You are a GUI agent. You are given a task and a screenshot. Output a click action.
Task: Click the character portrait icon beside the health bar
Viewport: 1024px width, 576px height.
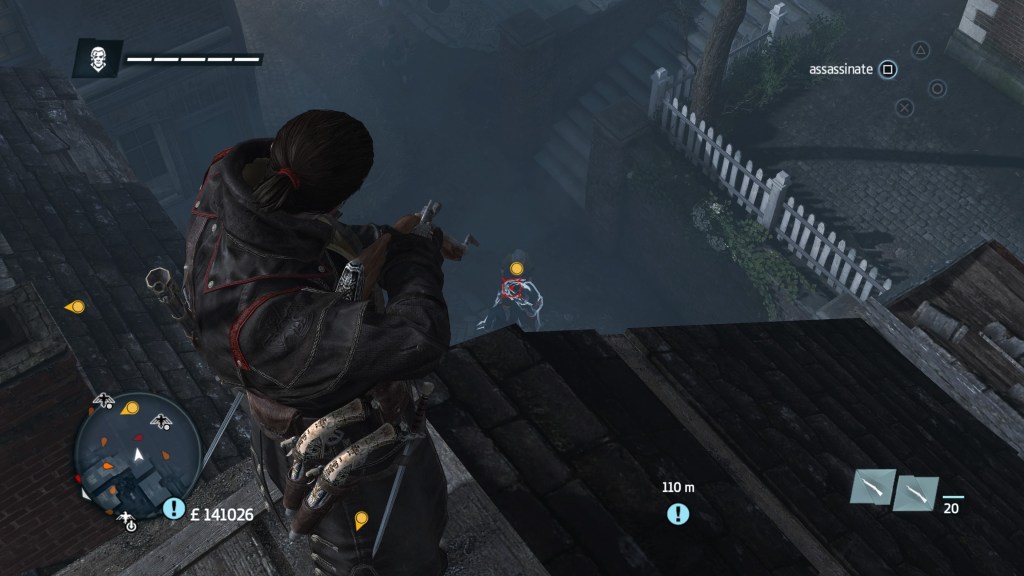(97, 59)
